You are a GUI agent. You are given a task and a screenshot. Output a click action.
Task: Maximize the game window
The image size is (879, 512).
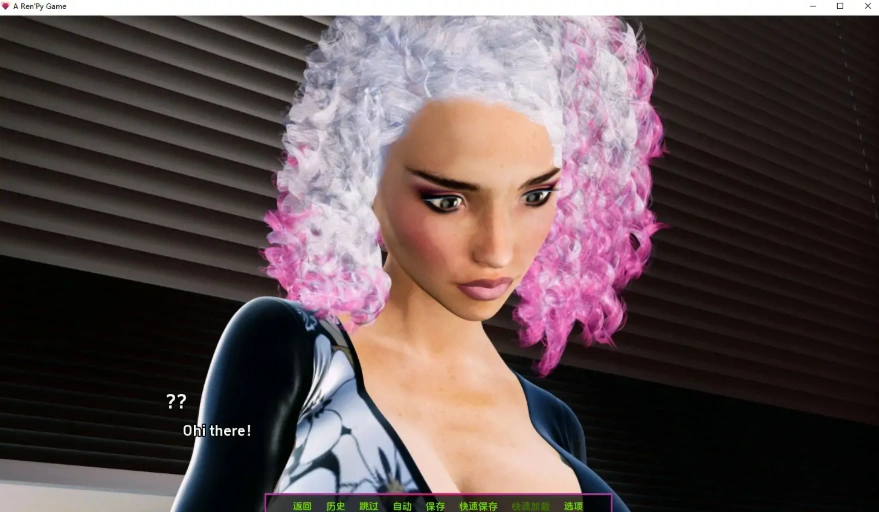click(840, 6)
